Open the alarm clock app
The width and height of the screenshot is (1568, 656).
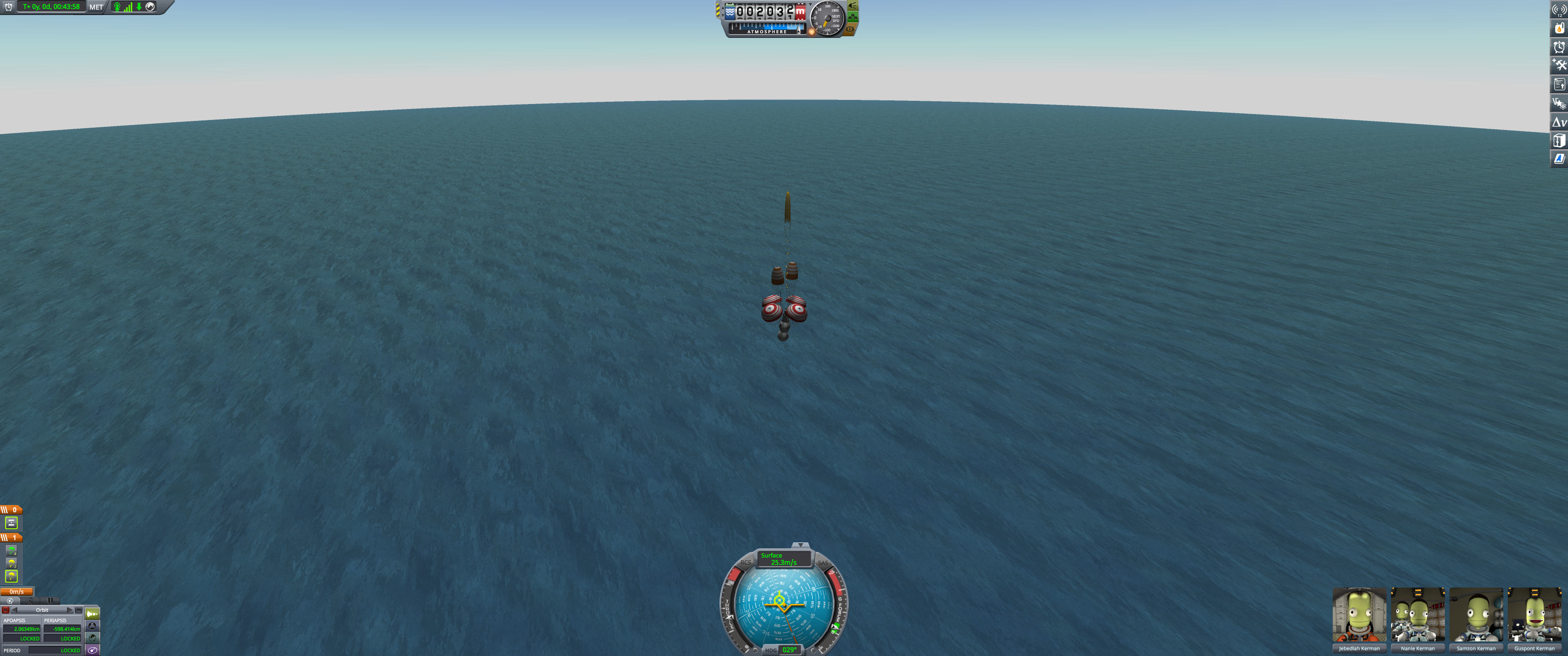(x=1559, y=47)
